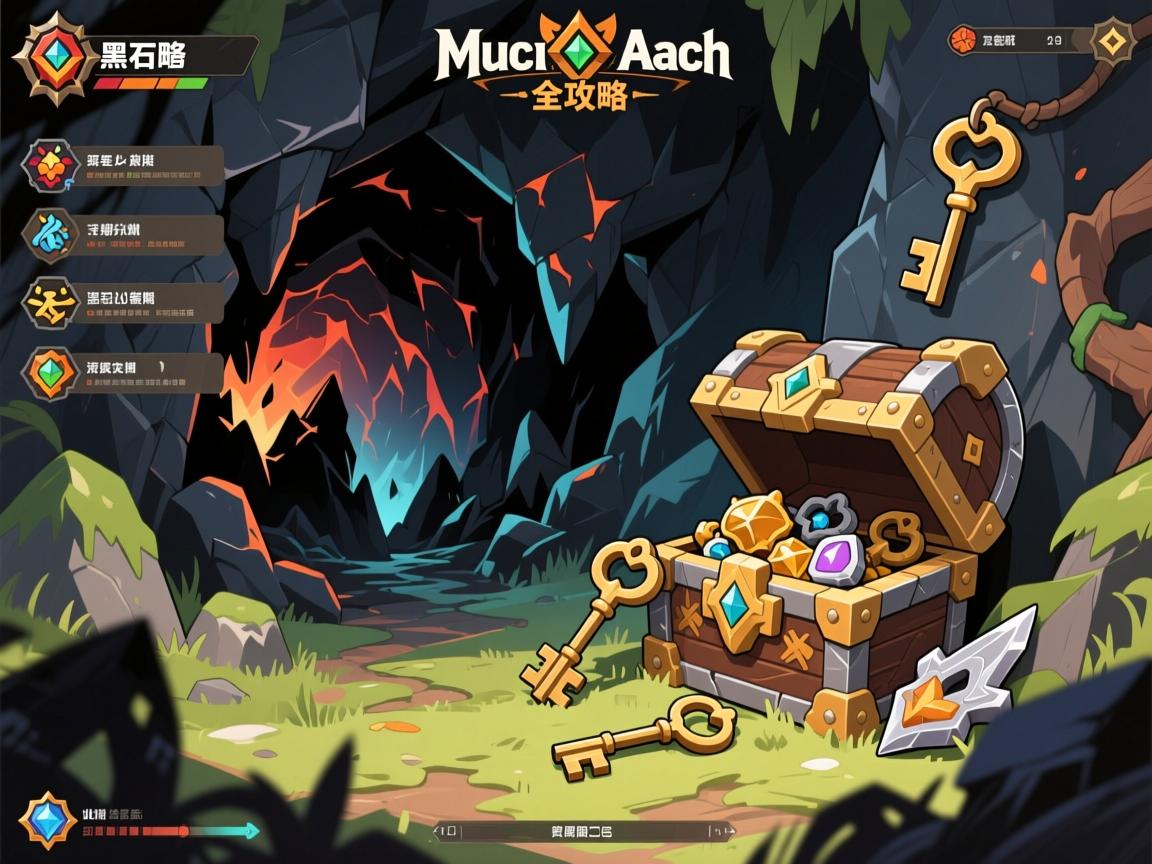Select the red and orange flower entry
The width and height of the screenshot is (1152, 864).
tap(48, 166)
